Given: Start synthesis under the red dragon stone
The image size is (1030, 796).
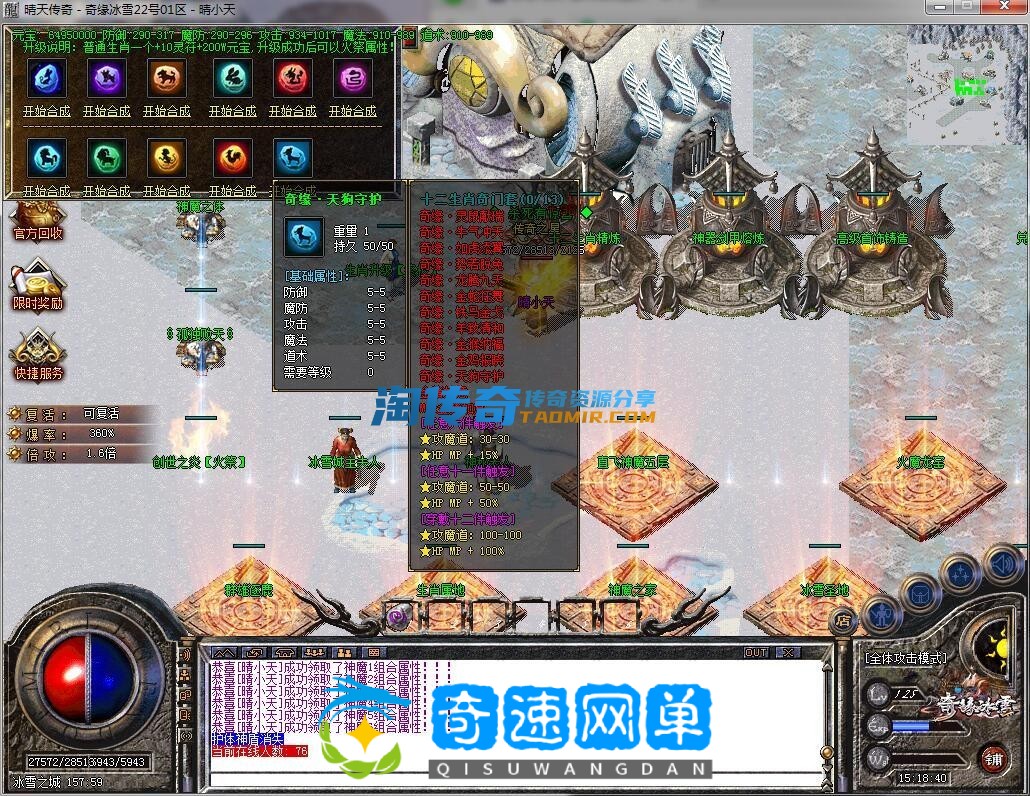Looking at the screenshot, I should 292,111.
